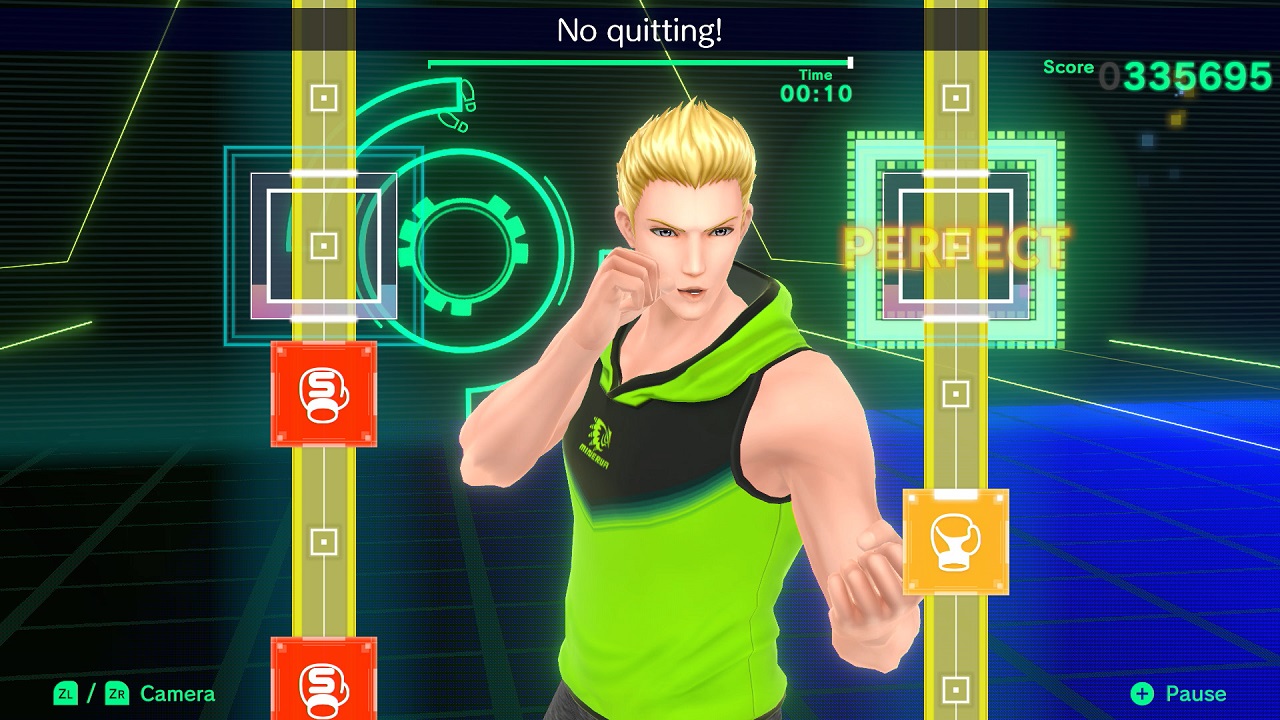Click the Time 00:10 header
This screenshot has height=720, width=1280.
tap(817, 84)
